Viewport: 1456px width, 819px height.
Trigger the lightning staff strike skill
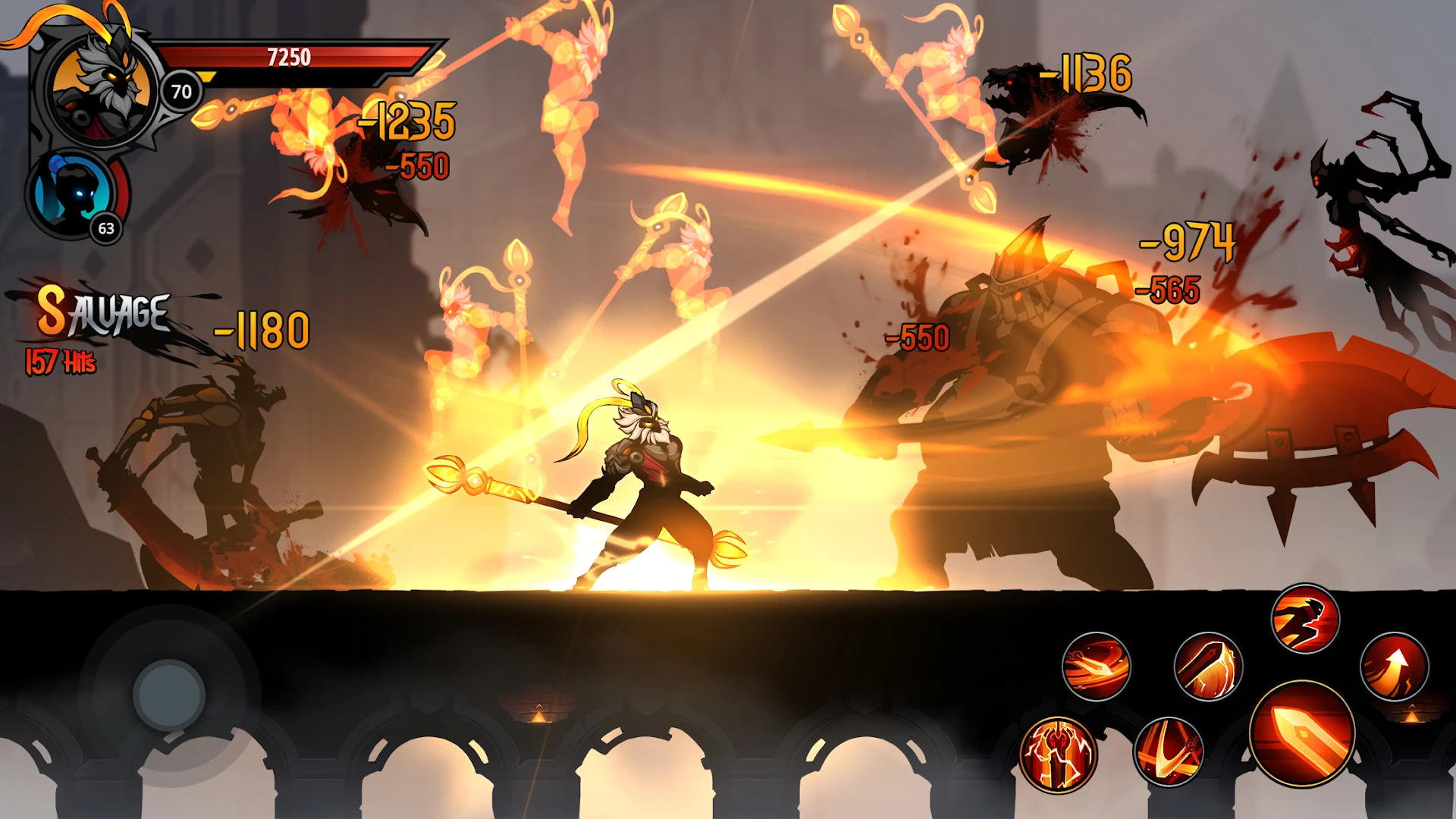(x=1207, y=667)
